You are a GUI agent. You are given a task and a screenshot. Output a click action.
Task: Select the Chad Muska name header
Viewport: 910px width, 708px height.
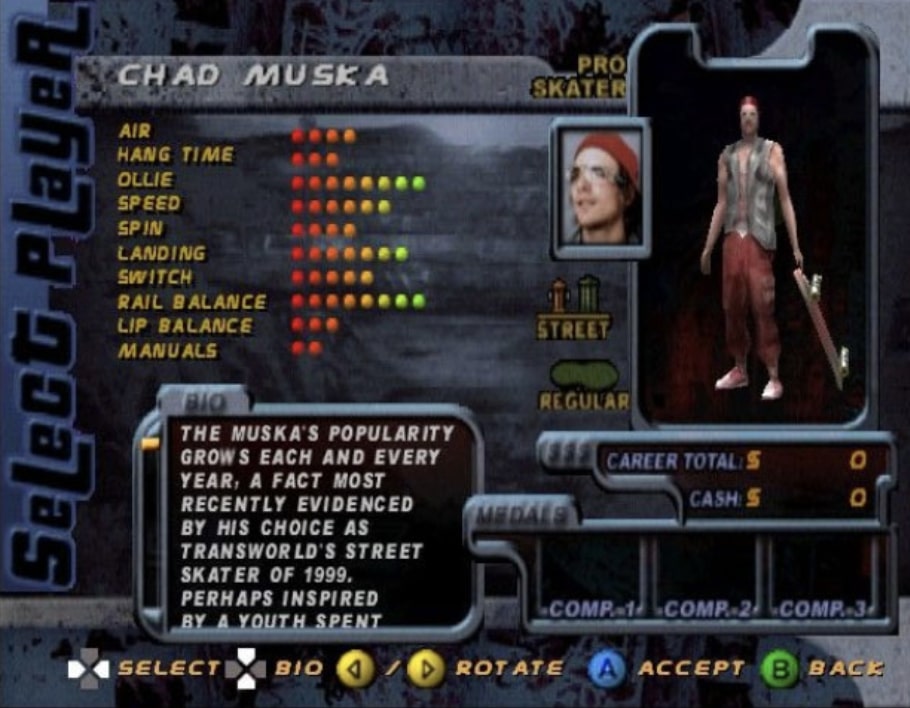253,77
